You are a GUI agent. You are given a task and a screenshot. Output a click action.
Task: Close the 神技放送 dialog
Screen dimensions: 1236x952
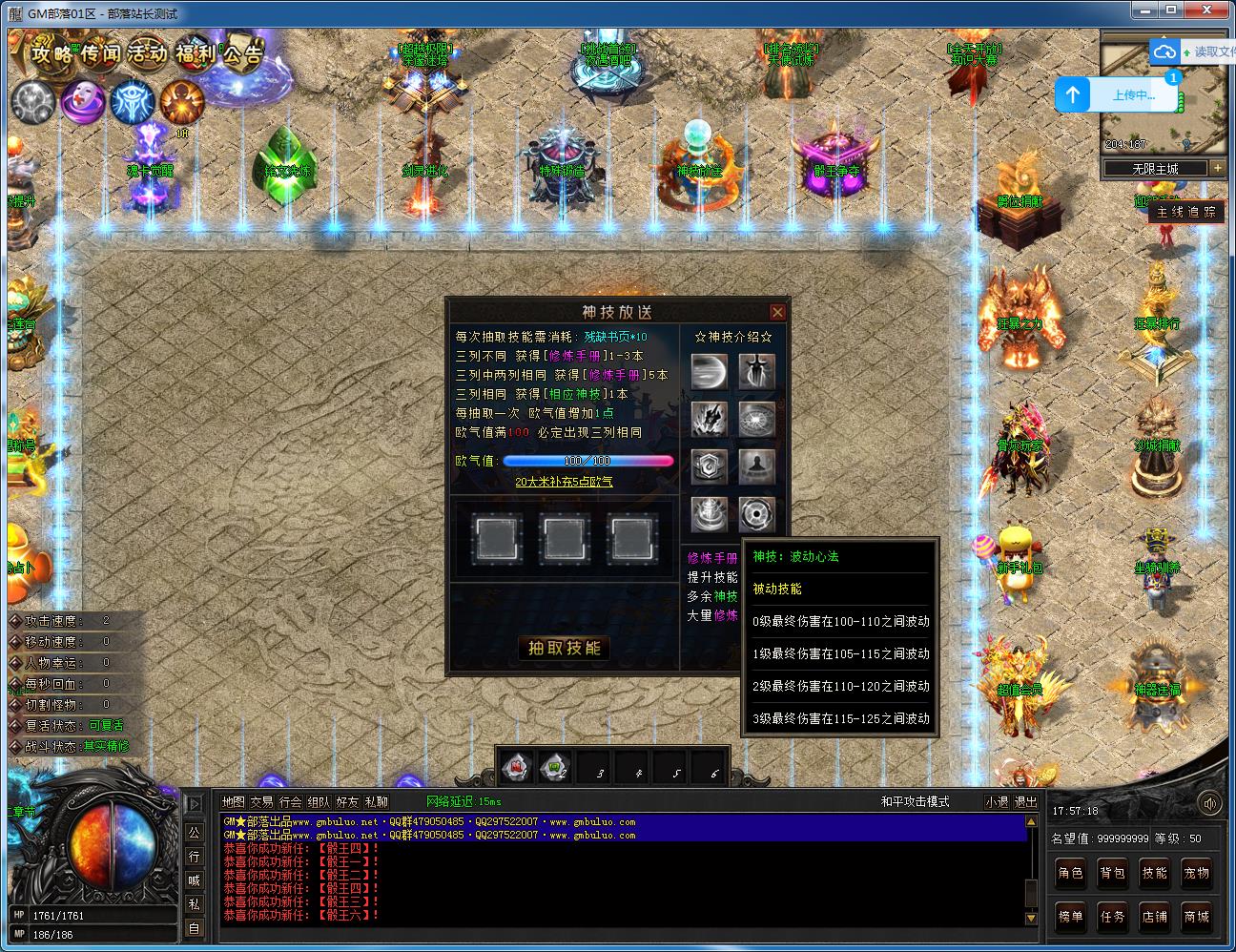point(777,312)
